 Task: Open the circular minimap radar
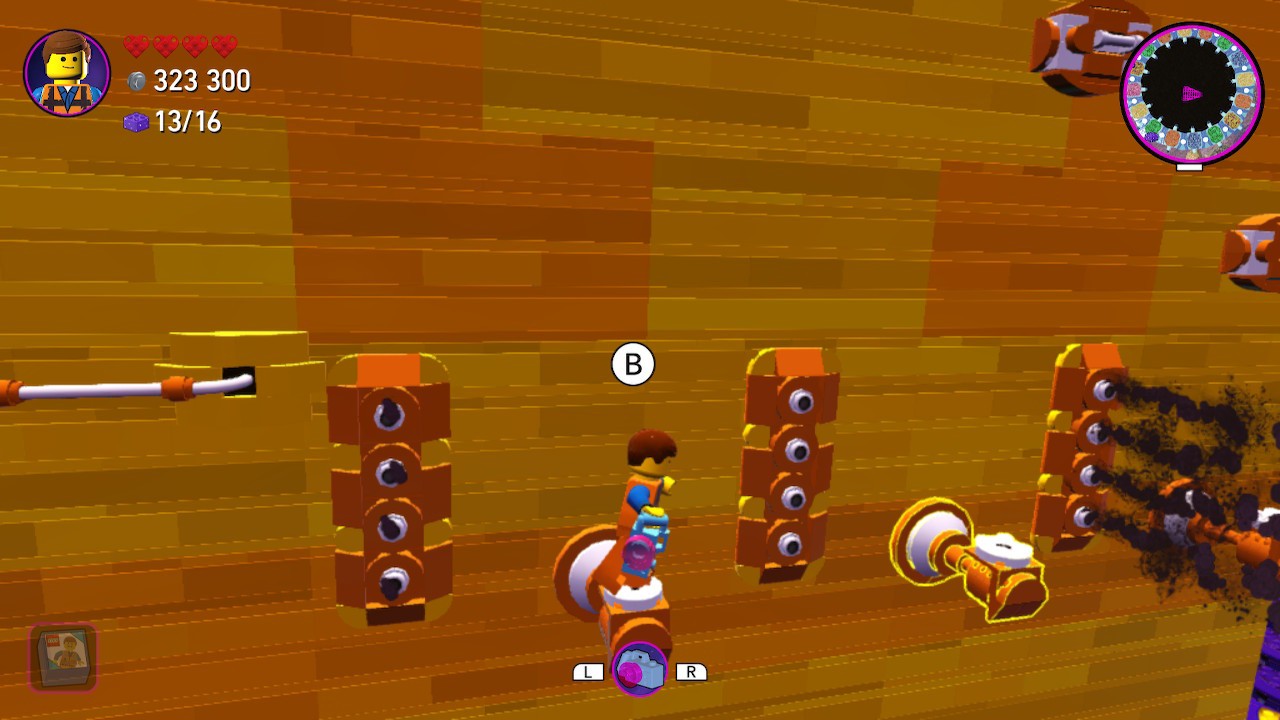pyautogui.click(x=1192, y=94)
